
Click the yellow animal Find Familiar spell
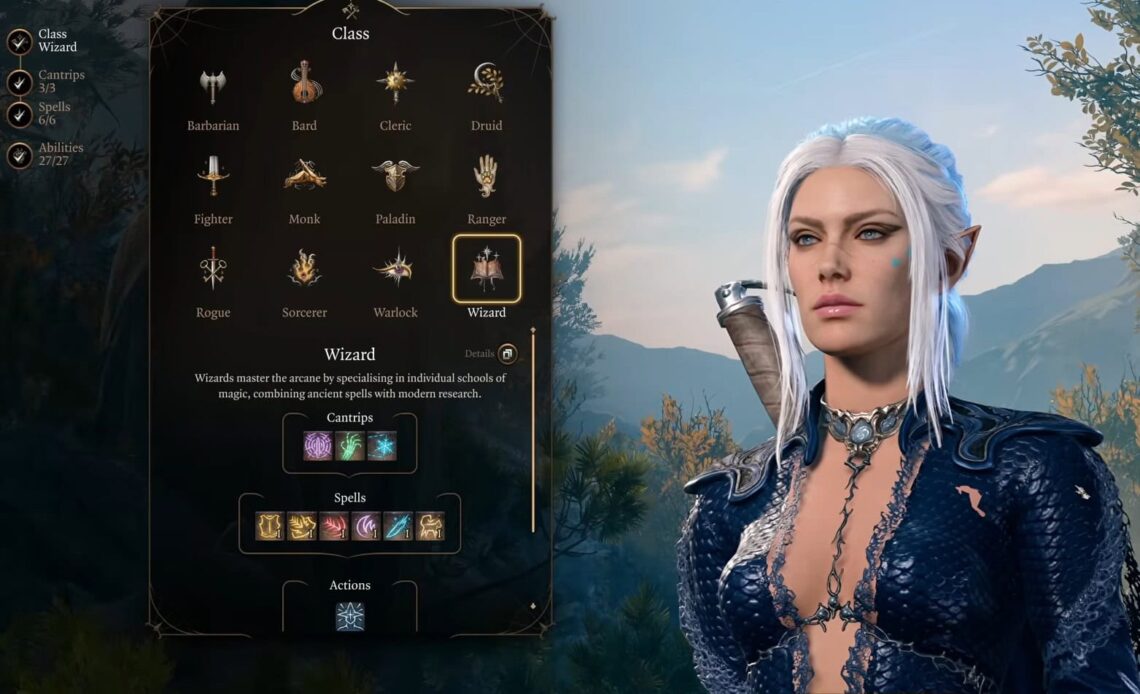(x=430, y=526)
